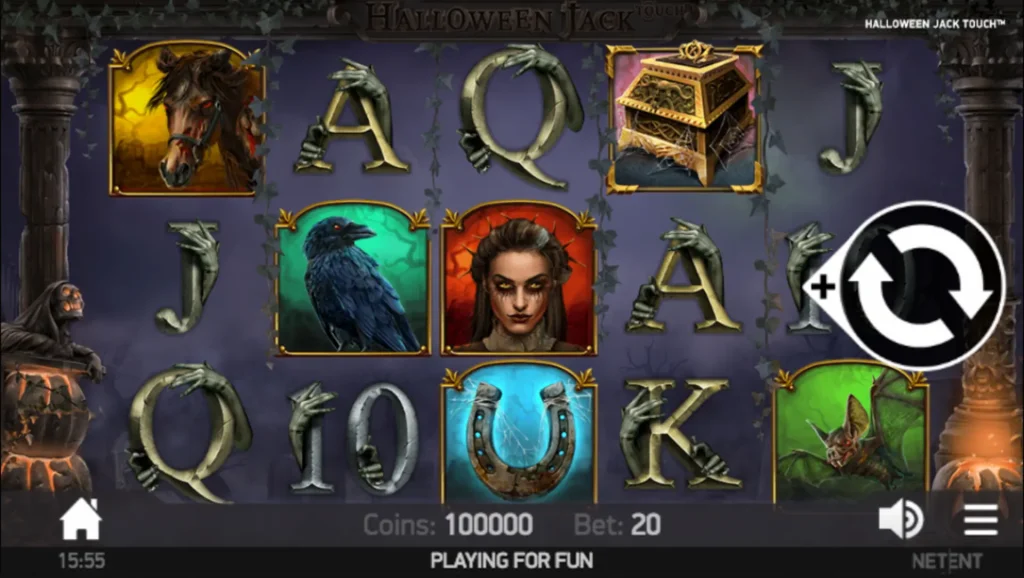
Task: Tap the plus tab beside spin button
Action: coord(823,287)
